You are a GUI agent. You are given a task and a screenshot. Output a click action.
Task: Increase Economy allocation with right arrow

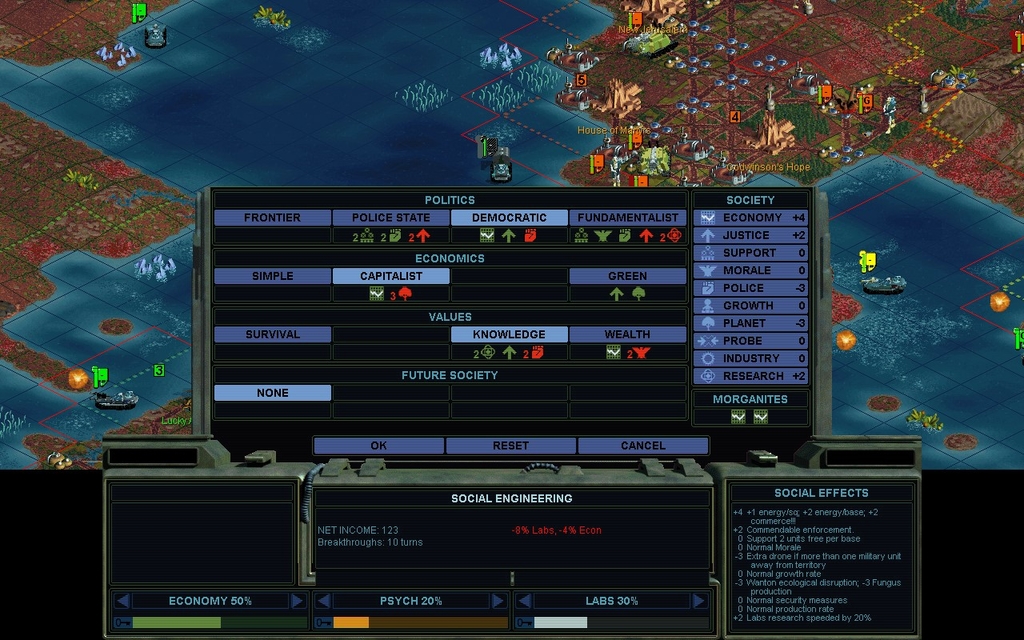coord(297,601)
